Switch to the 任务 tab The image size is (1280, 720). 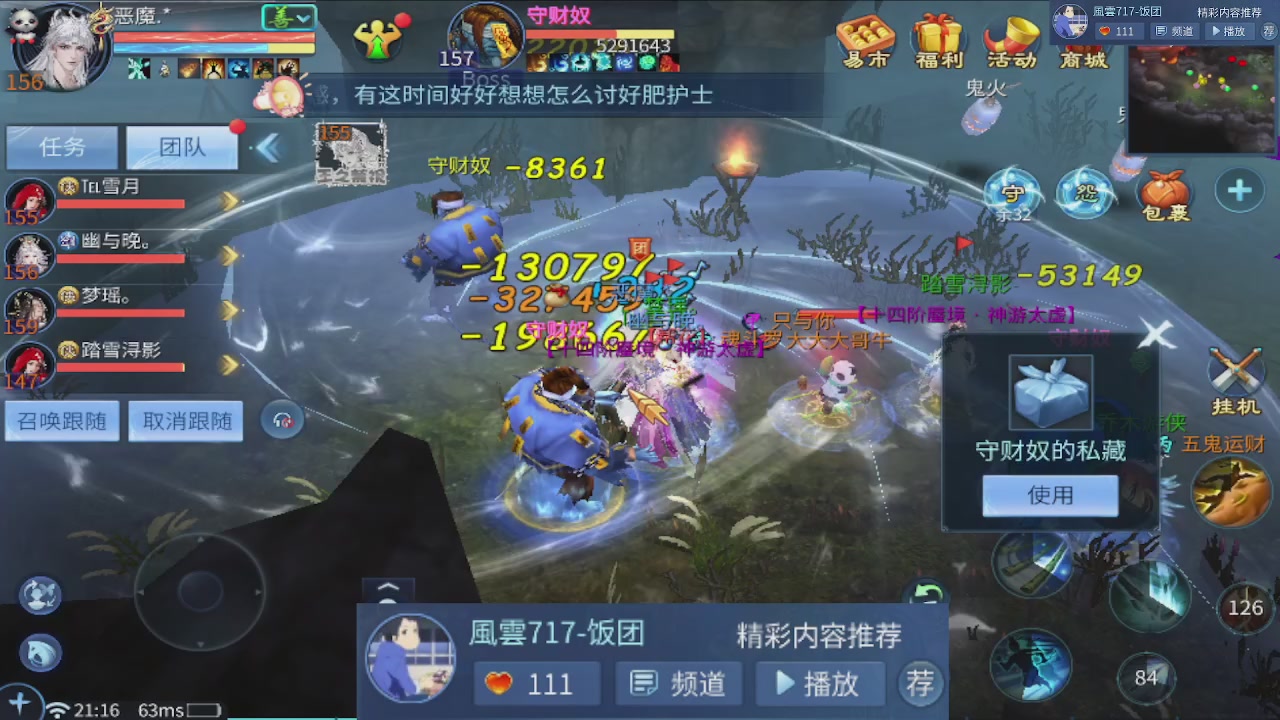tap(62, 147)
